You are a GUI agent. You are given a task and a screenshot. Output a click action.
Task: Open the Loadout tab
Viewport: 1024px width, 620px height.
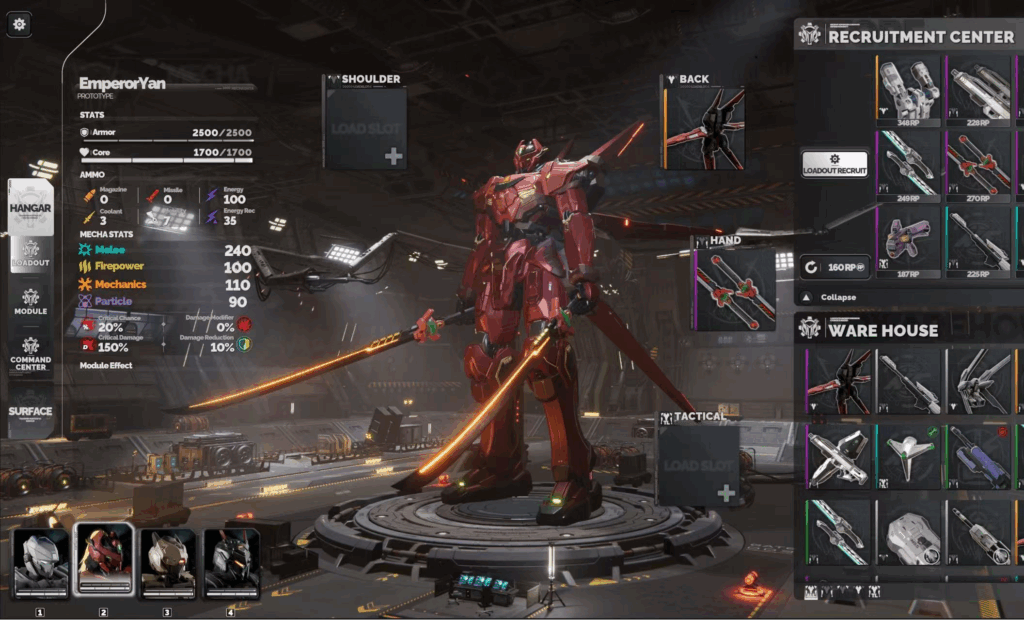click(x=30, y=254)
